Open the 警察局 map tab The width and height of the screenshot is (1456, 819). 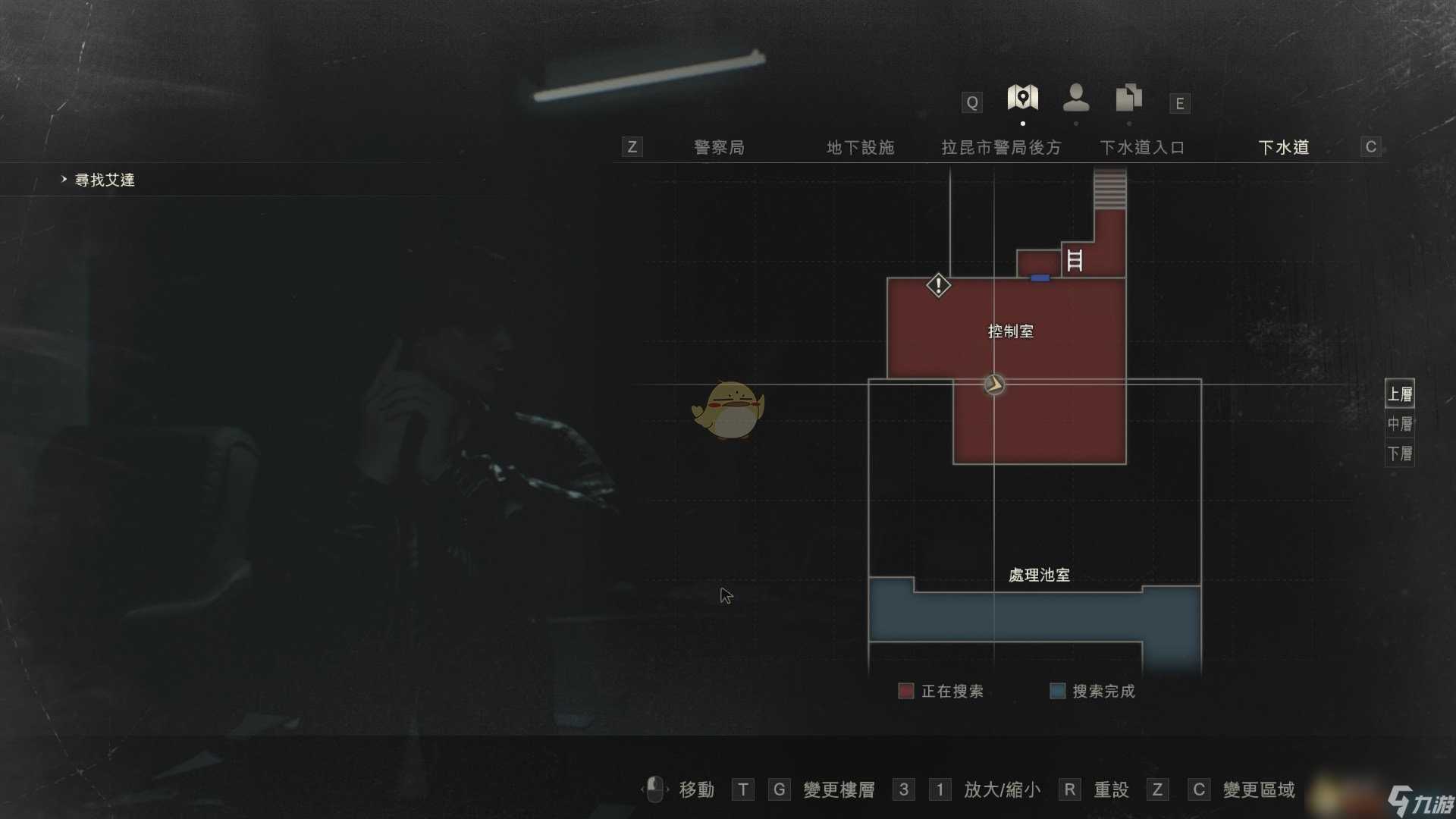(x=719, y=147)
